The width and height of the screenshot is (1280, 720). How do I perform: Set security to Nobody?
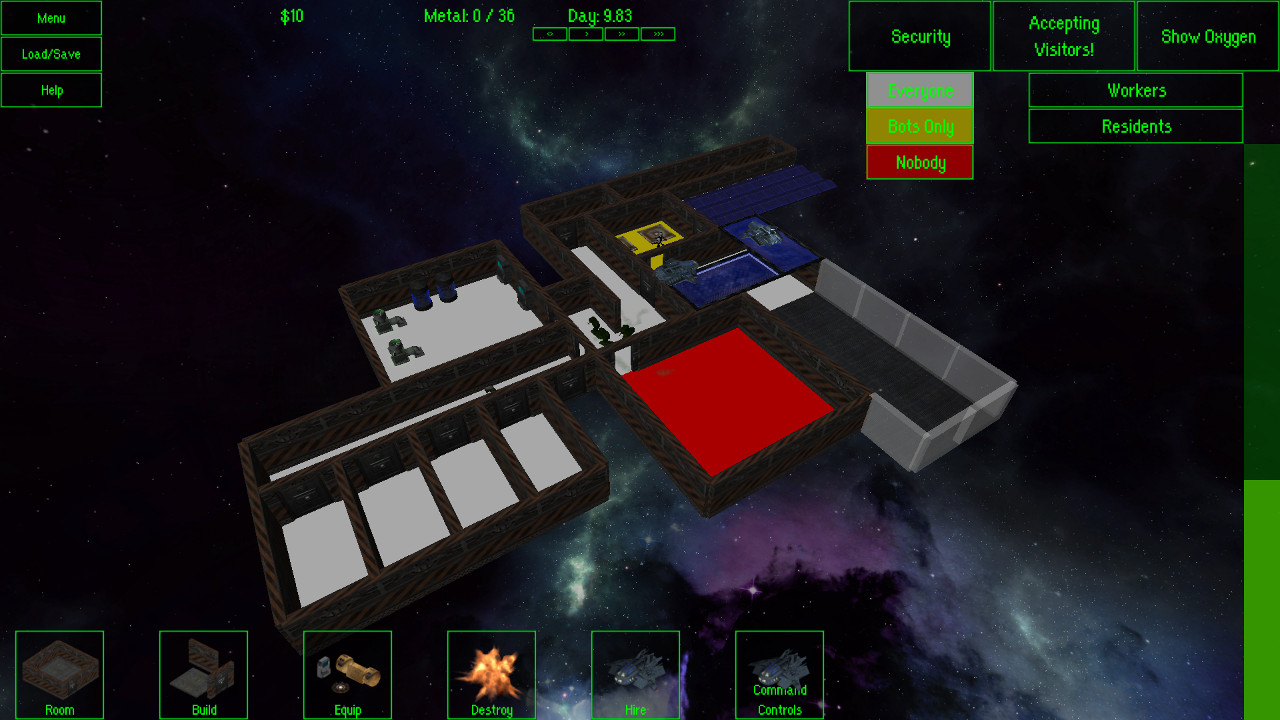coord(919,162)
